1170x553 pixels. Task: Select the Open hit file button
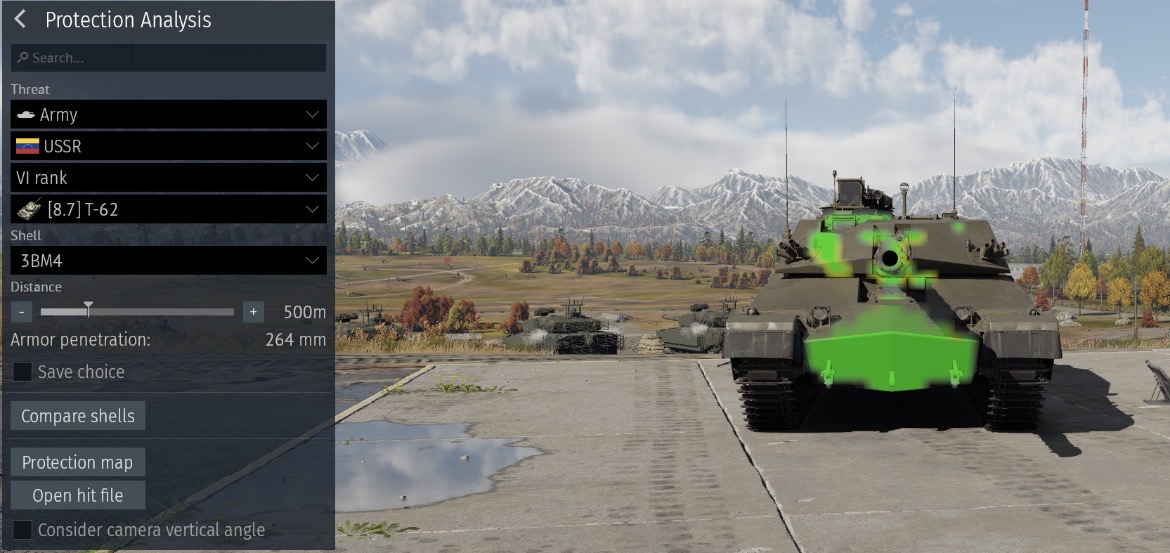coord(78,495)
